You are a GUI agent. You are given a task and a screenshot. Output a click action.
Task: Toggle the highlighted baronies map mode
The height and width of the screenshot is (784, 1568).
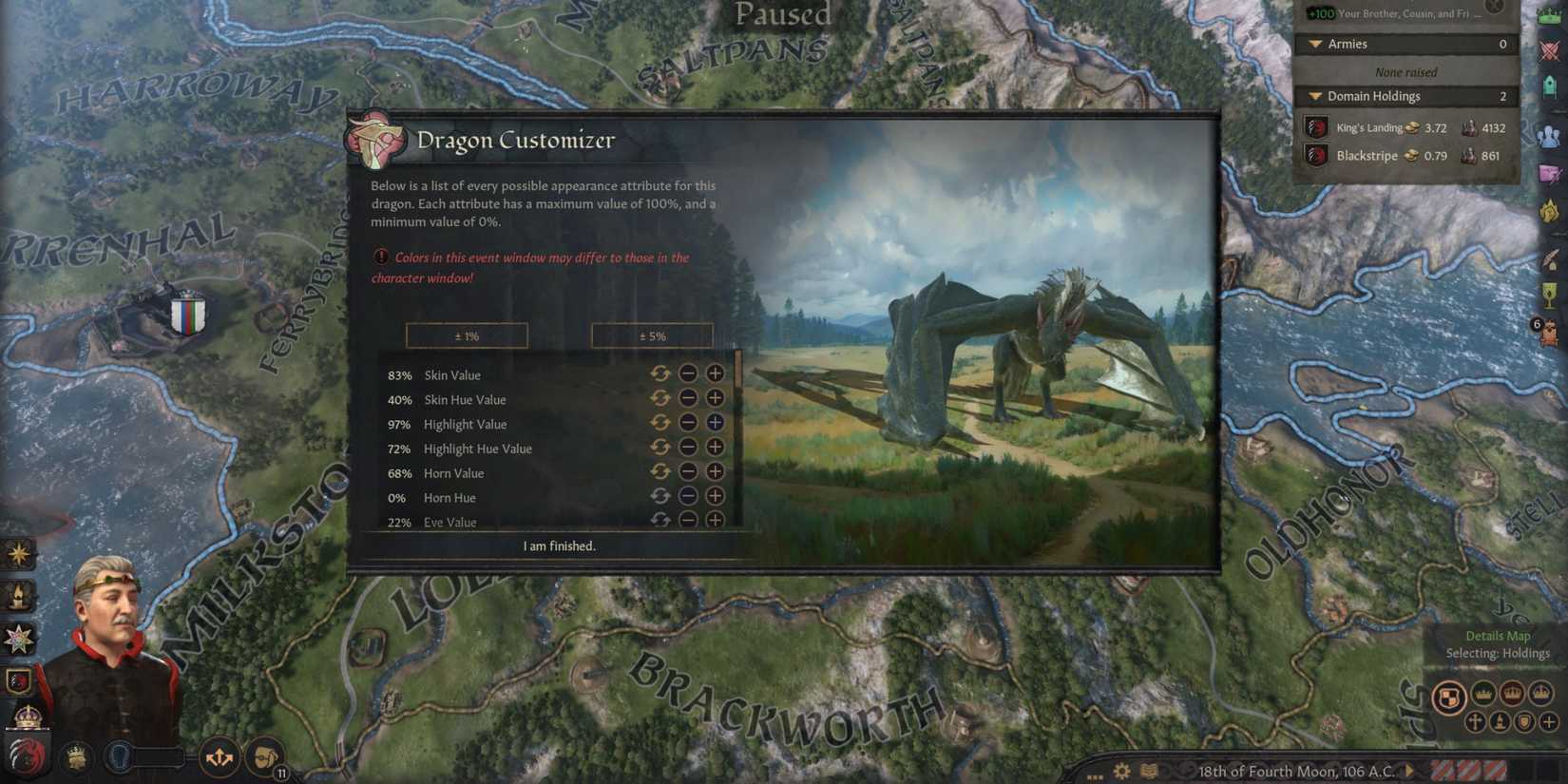click(1449, 696)
